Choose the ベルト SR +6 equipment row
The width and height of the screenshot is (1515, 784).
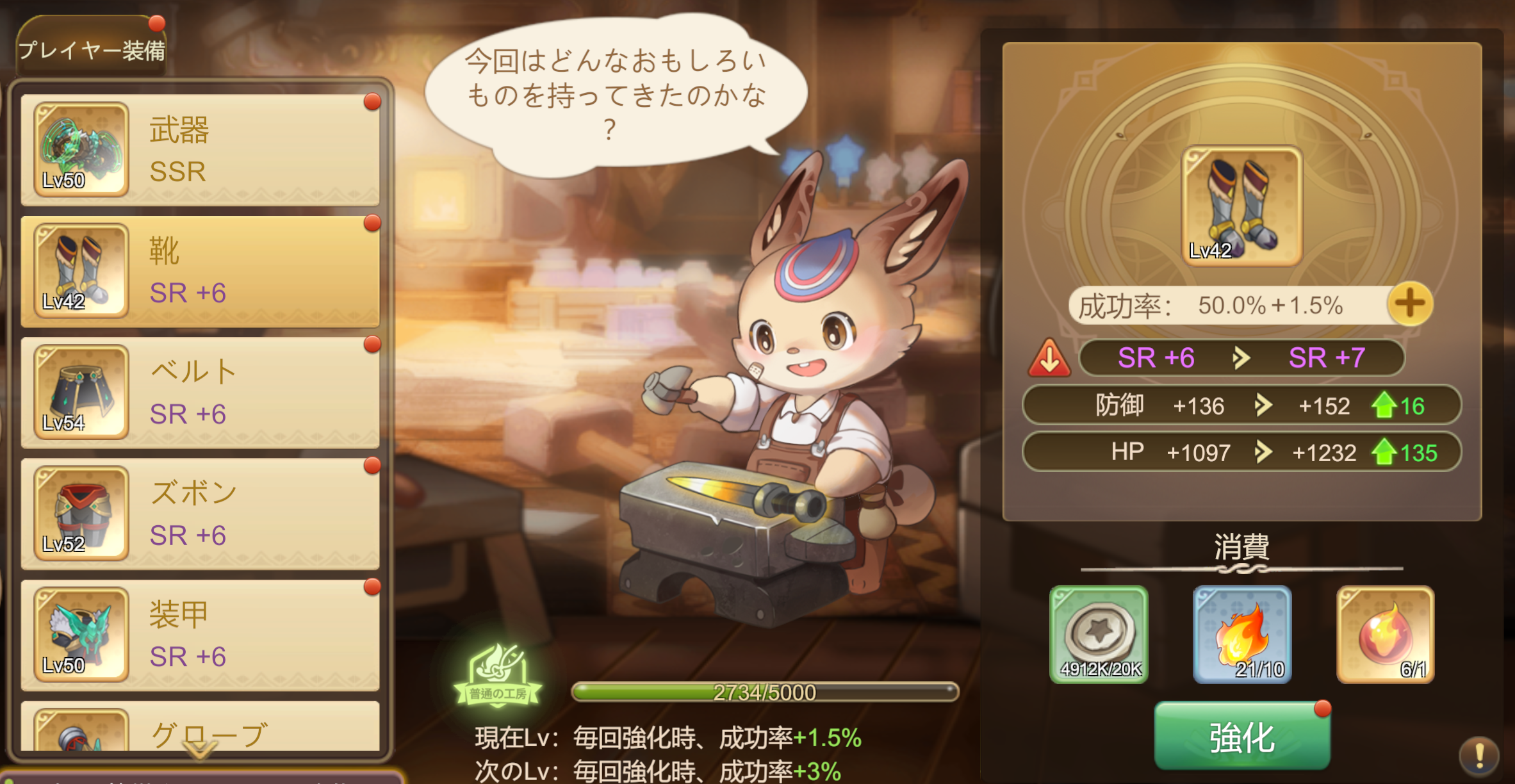200,392
